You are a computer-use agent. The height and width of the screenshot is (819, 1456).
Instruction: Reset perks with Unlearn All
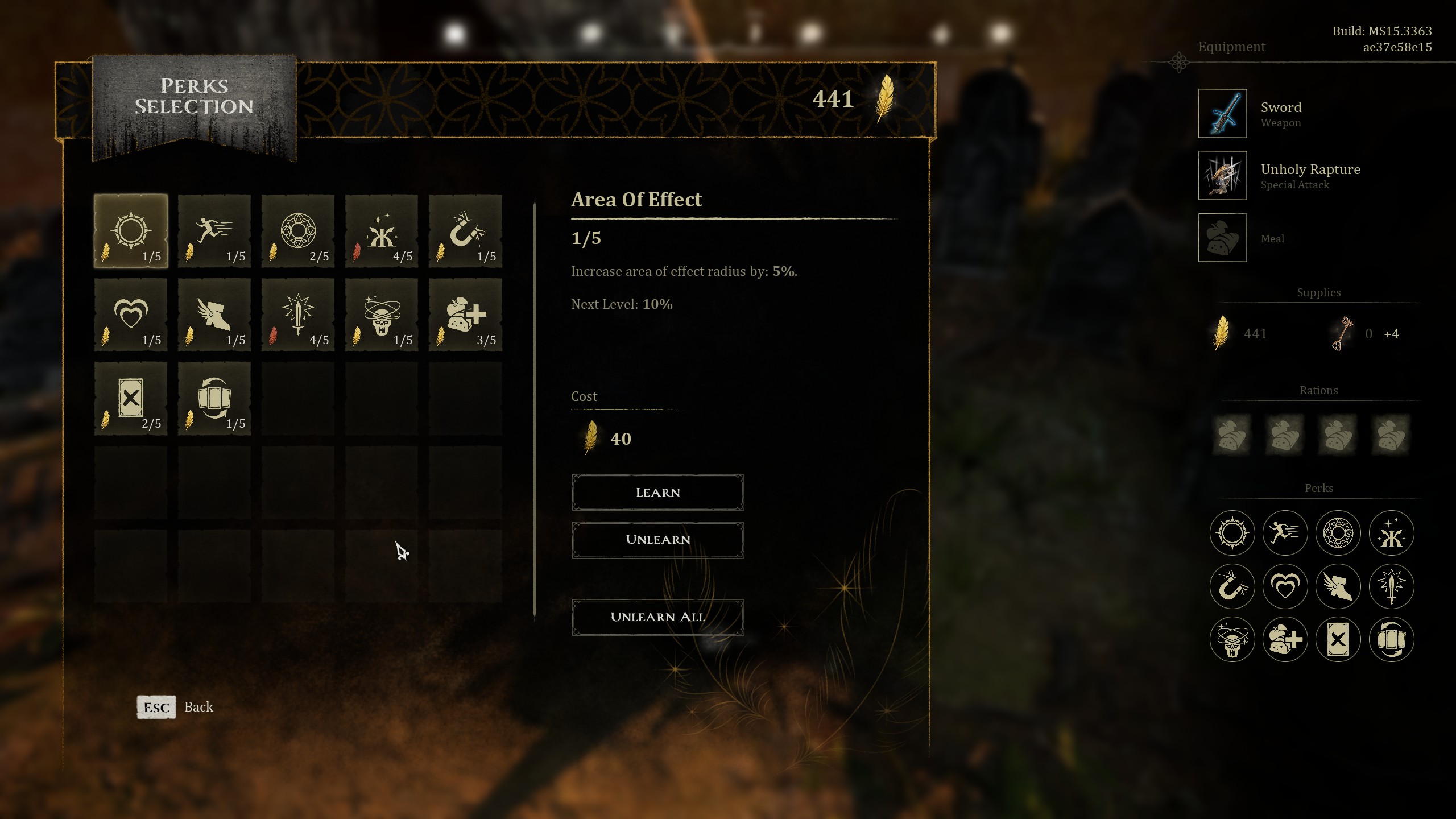[657, 617]
